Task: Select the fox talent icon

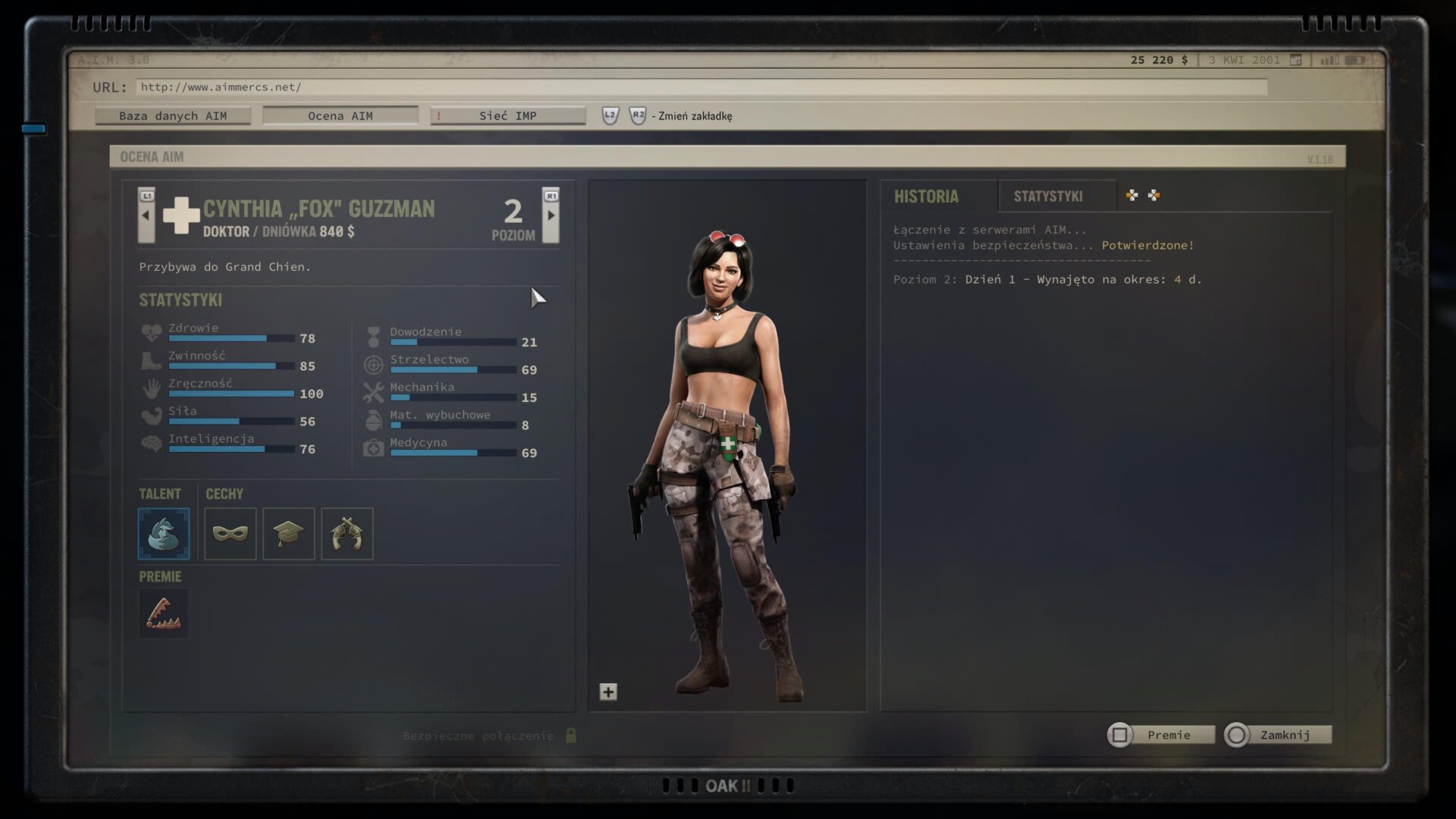Action: [164, 534]
